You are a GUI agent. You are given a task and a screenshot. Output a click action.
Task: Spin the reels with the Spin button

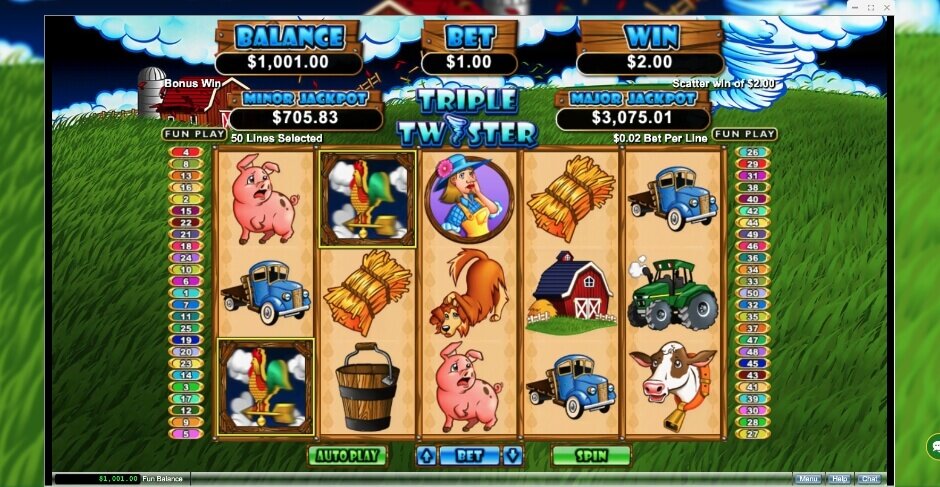(591, 456)
